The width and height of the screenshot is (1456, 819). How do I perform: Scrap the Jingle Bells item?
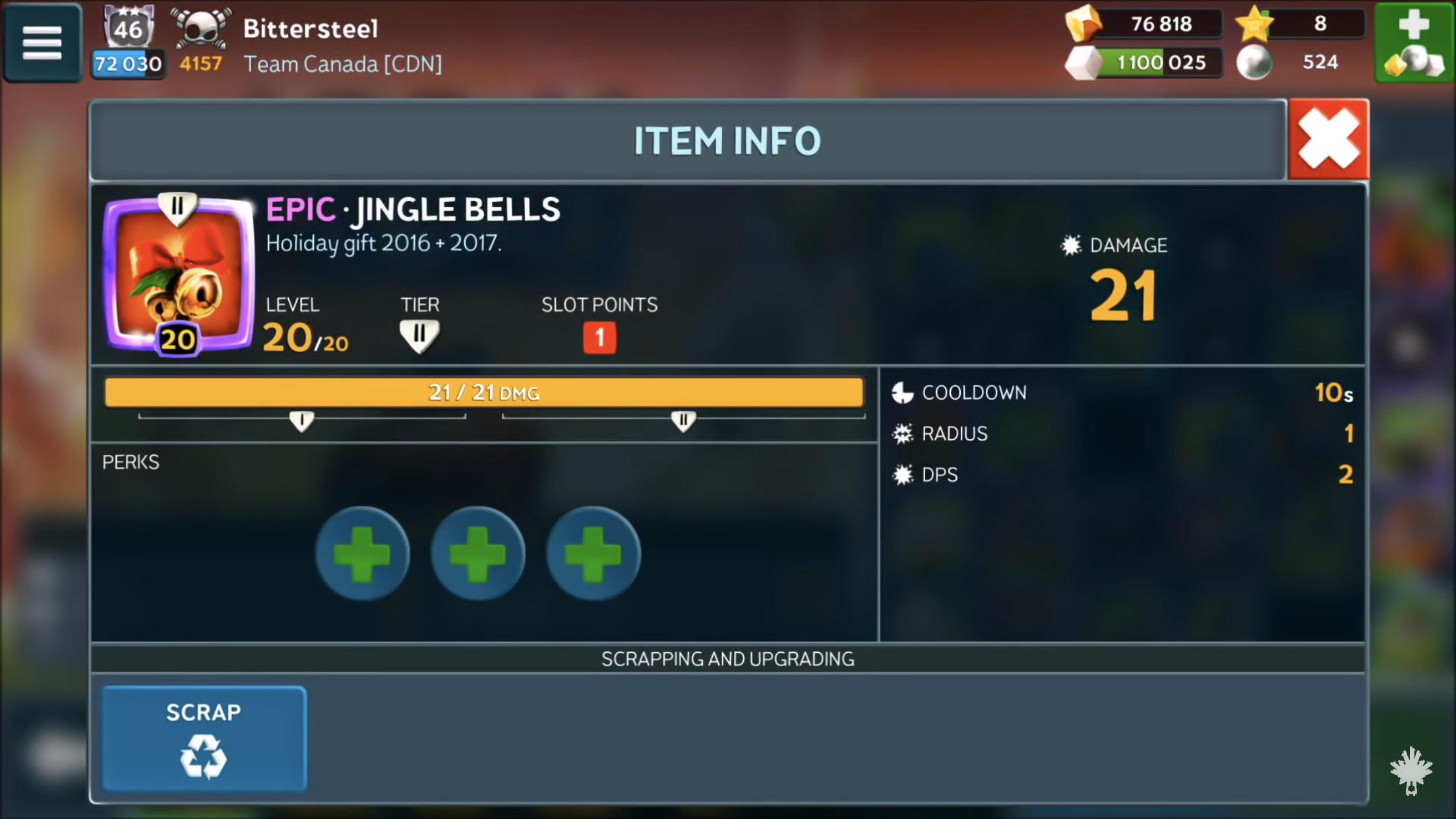(x=204, y=738)
